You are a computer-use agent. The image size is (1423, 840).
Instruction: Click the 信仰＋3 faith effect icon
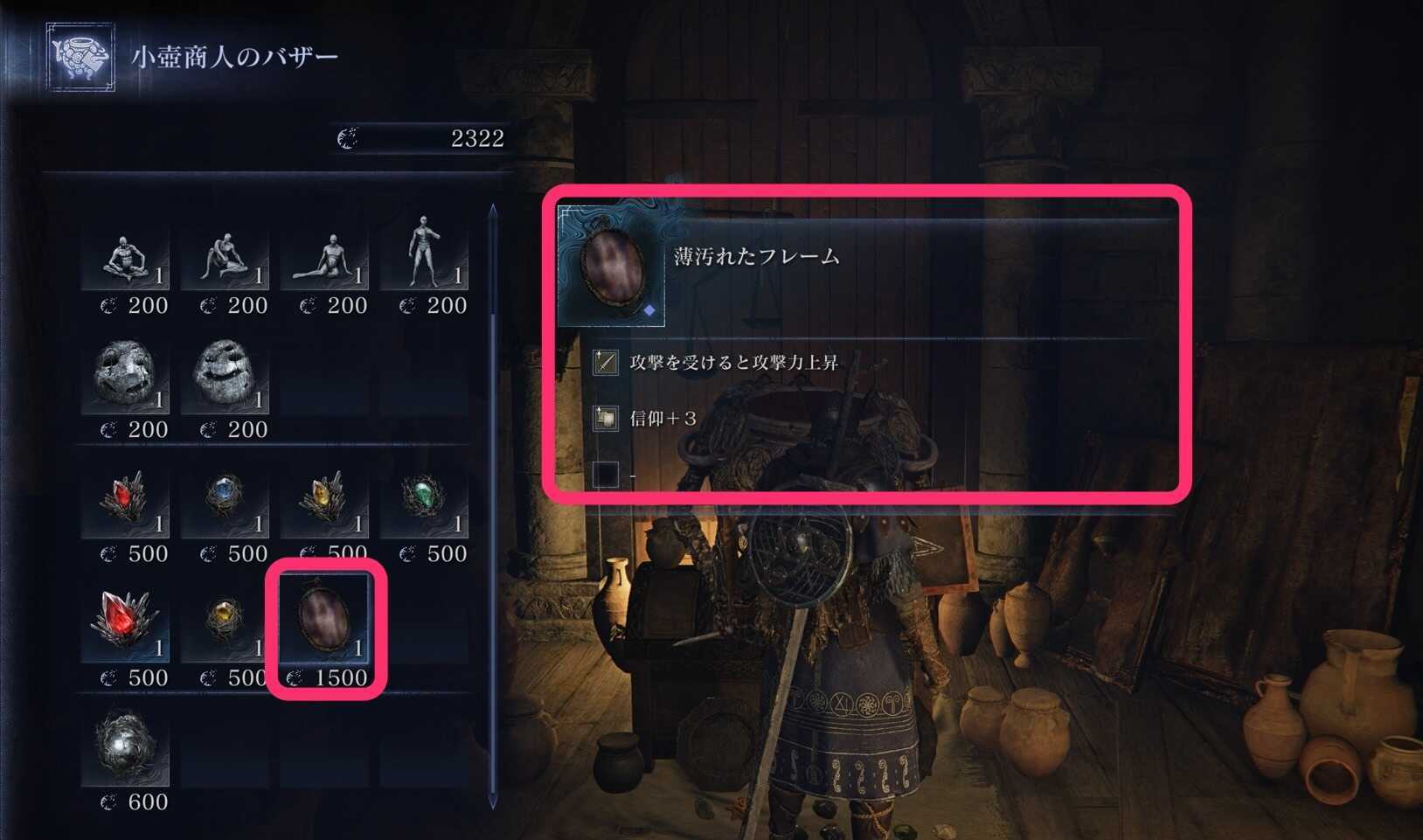(x=605, y=417)
